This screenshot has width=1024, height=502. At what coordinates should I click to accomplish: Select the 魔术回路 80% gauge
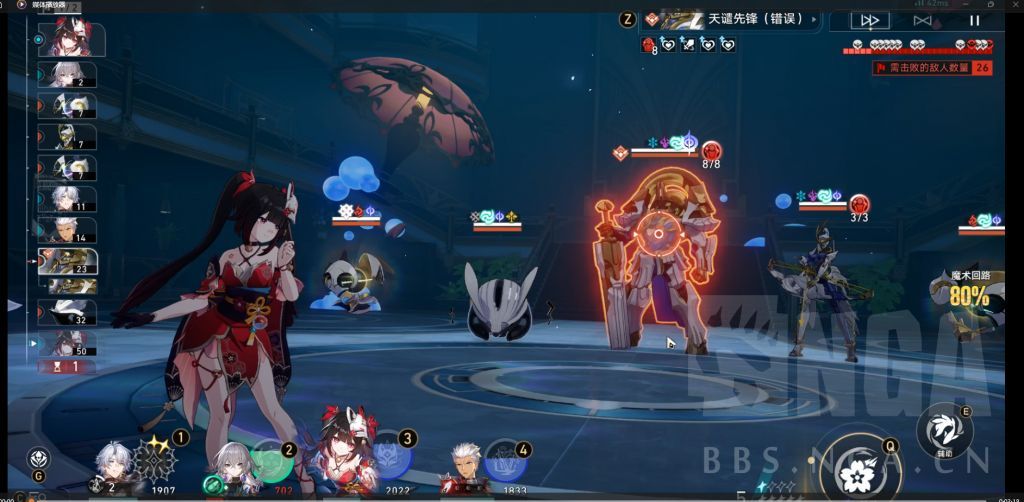click(x=967, y=290)
